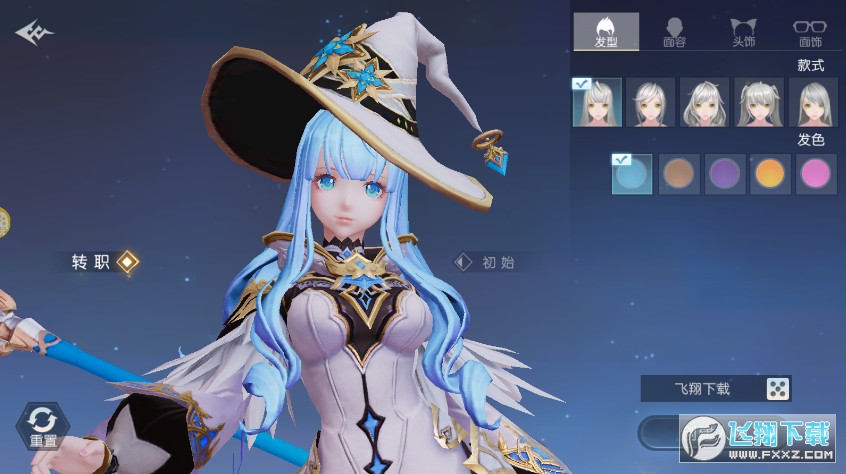The image size is (846, 474).
Task: Click the character name field 飞翔下载
Action: 702,389
